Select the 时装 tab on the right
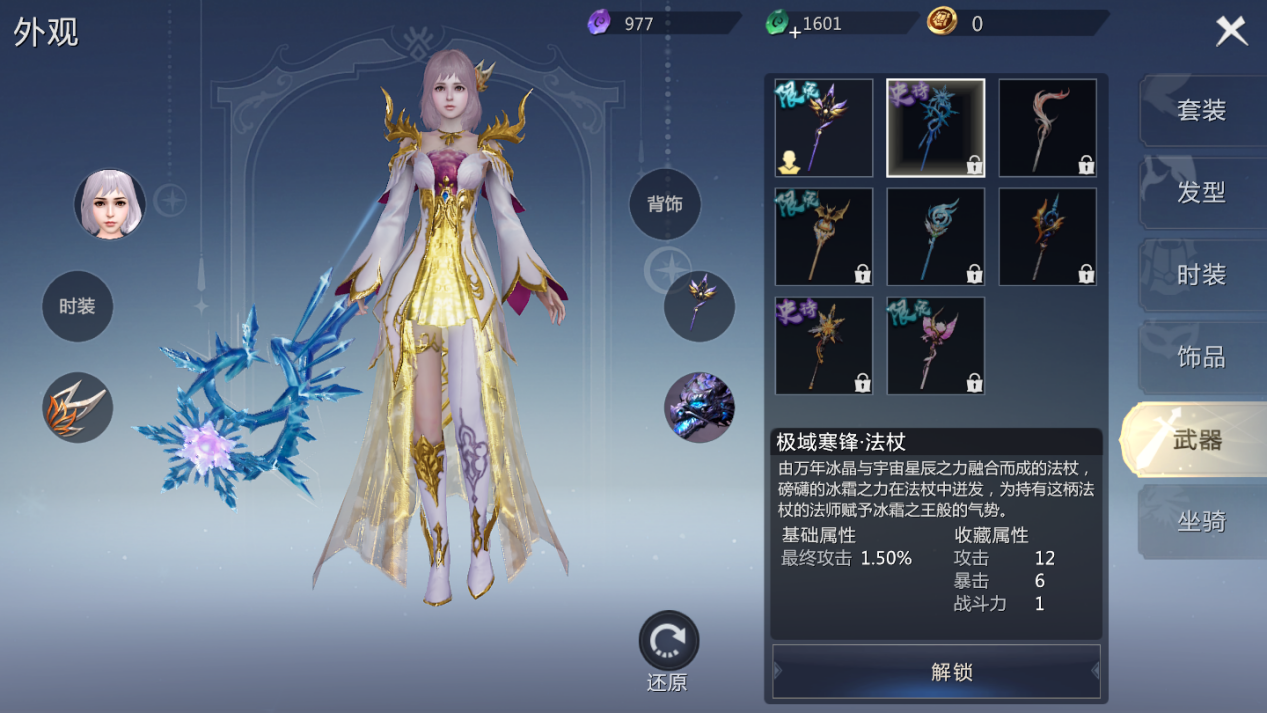Screen dimensions: 1267x713 pos(1201,275)
